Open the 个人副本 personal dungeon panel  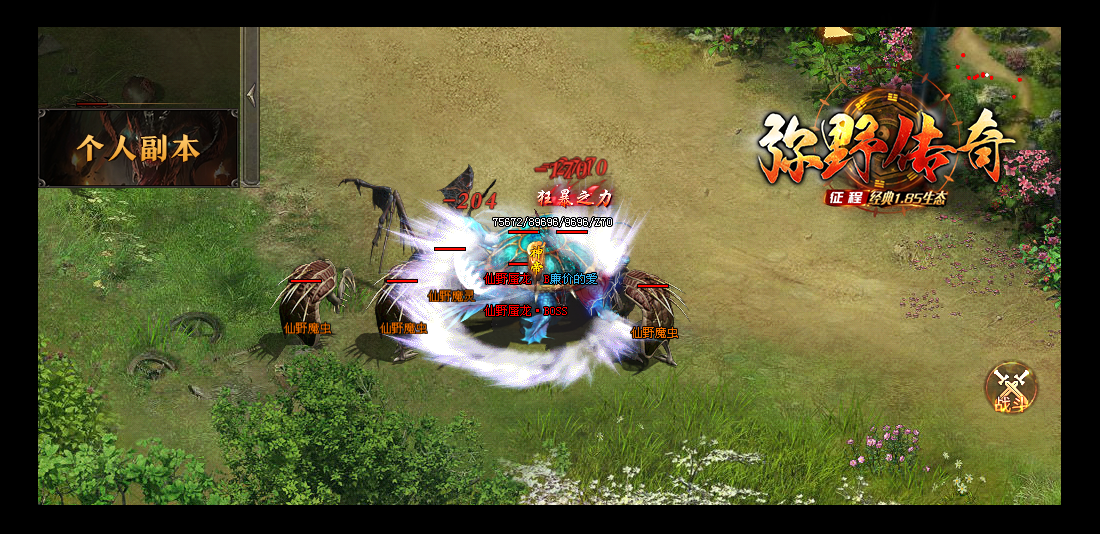tap(138, 148)
